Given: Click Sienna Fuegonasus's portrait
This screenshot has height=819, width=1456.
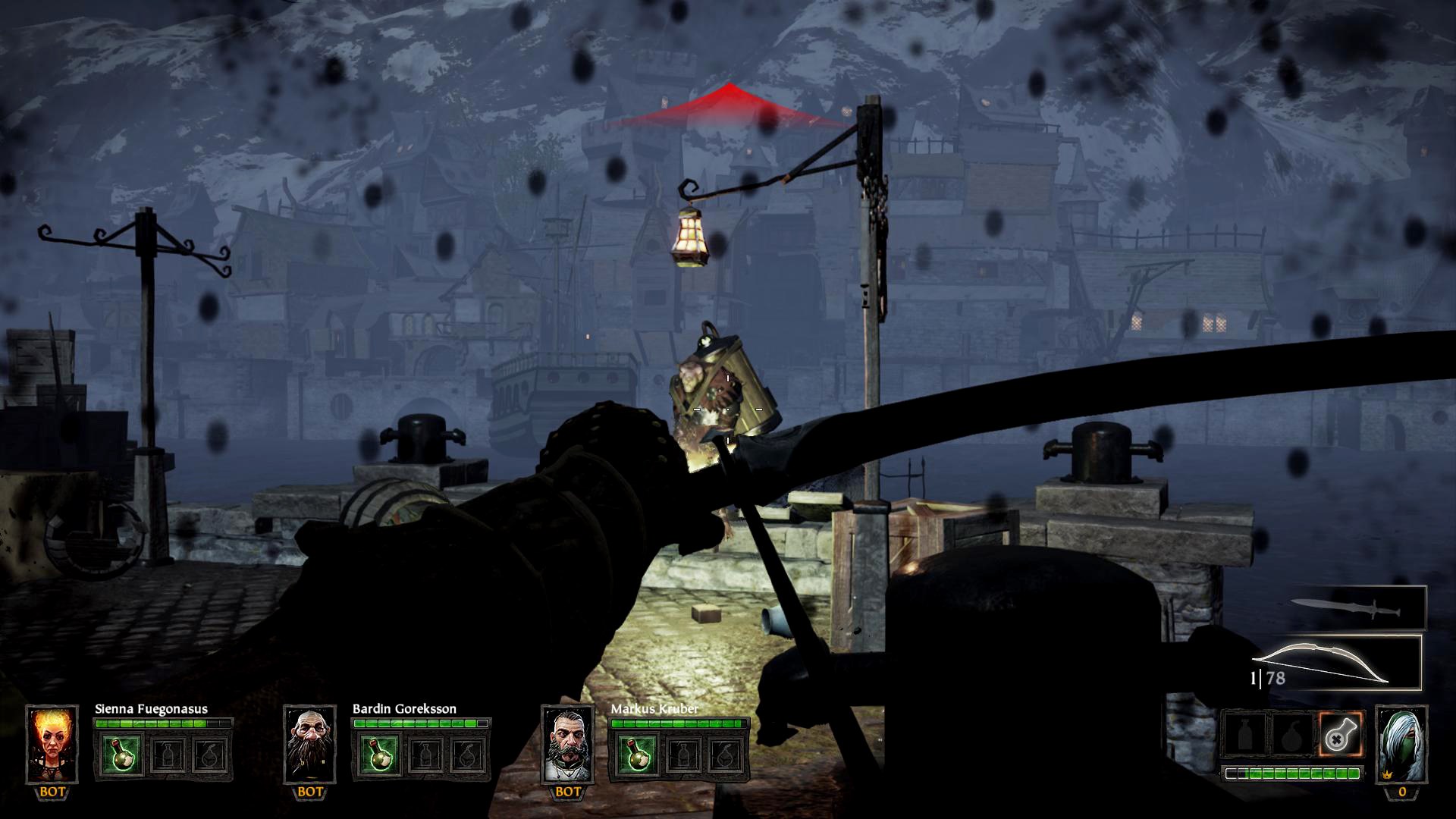Looking at the screenshot, I should [52, 743].
